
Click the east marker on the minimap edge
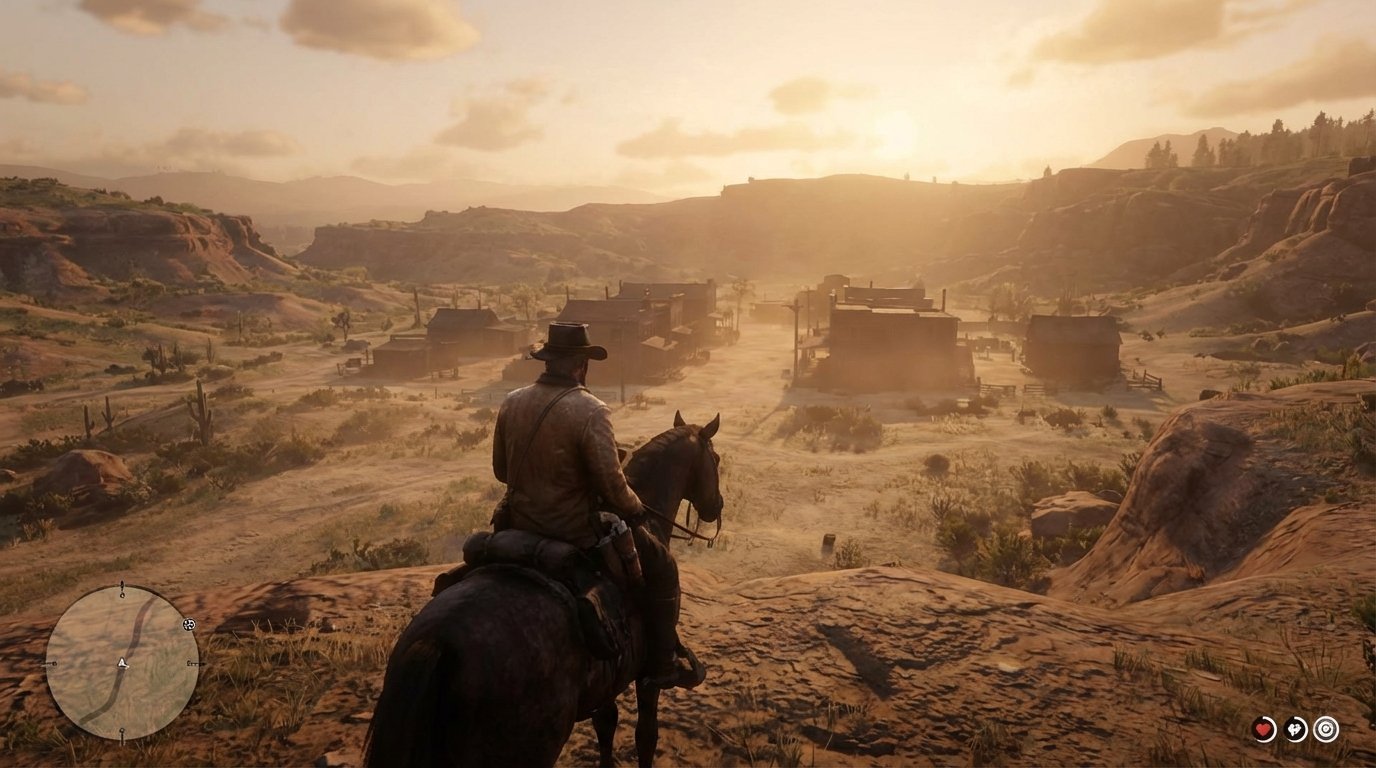click(x=192, y=664)
